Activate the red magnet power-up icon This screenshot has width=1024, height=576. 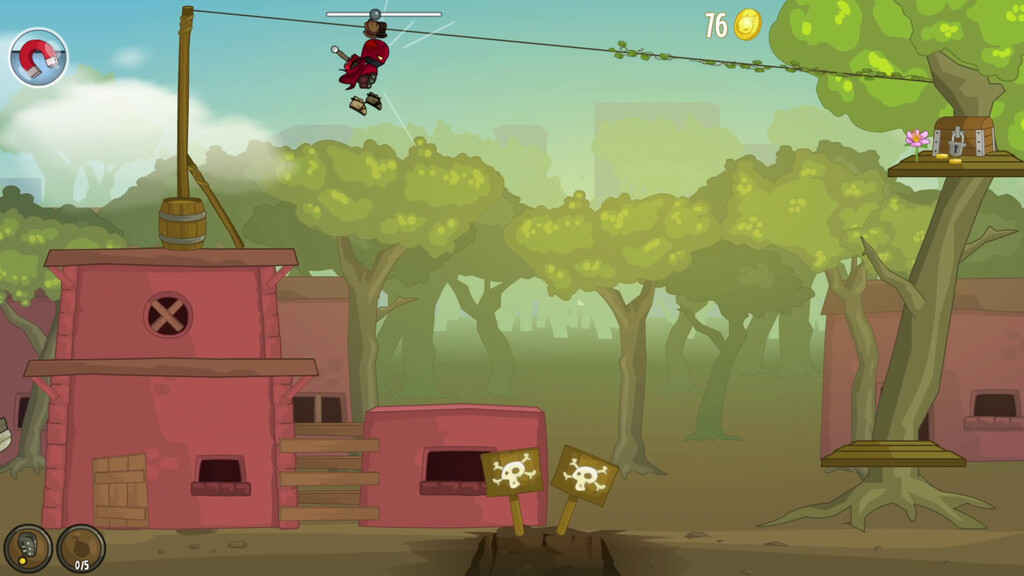click(x=39, y=57)
